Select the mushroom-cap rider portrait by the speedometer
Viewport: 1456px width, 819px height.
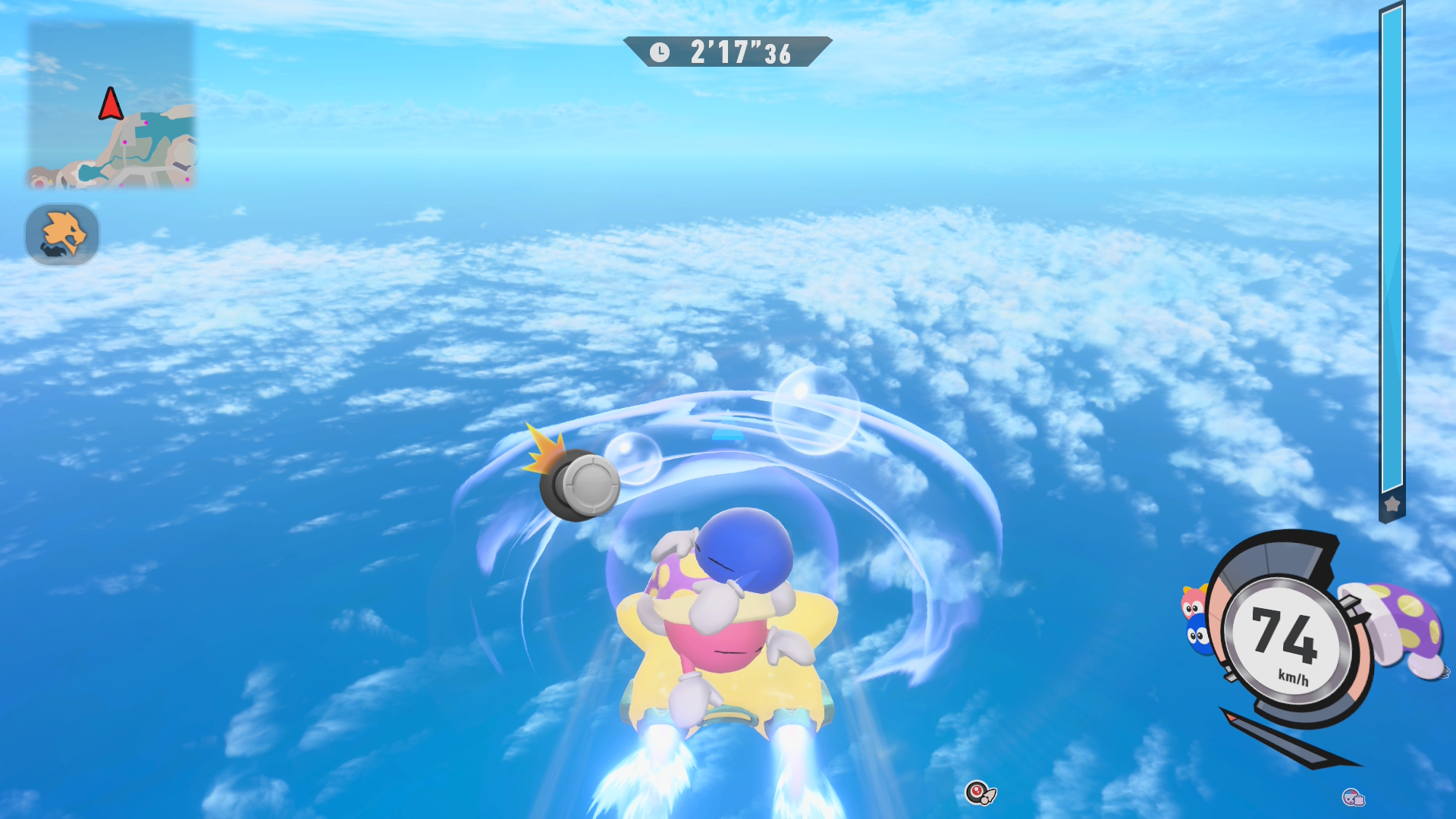1400,627
